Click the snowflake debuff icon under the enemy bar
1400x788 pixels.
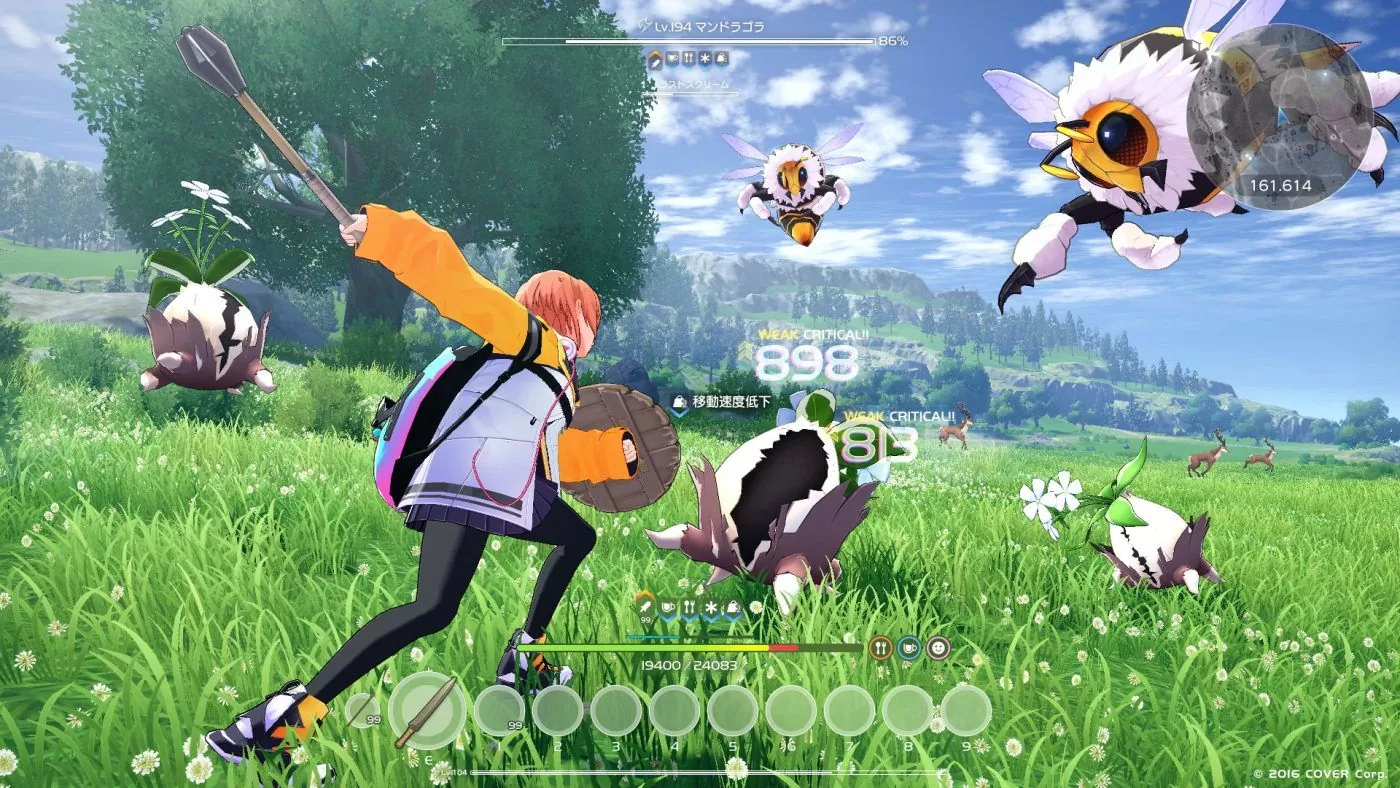click(705, 58)
